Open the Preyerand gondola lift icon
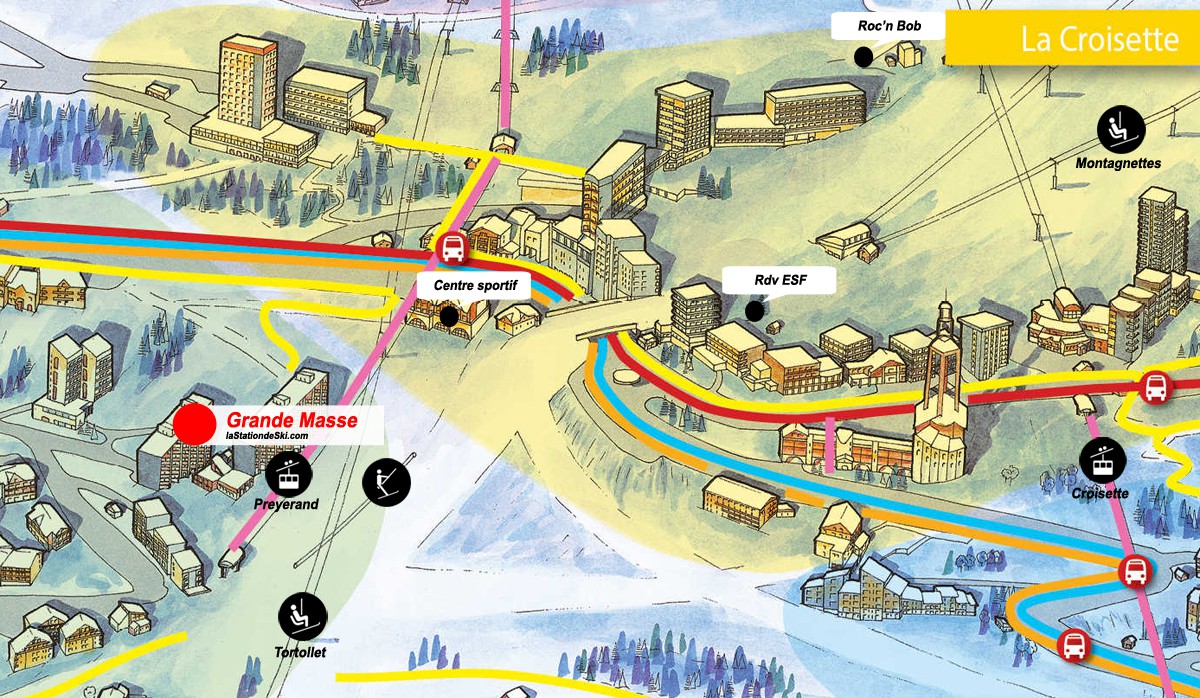The height and width of the screenshot is (698, 1200). [289, 473]
